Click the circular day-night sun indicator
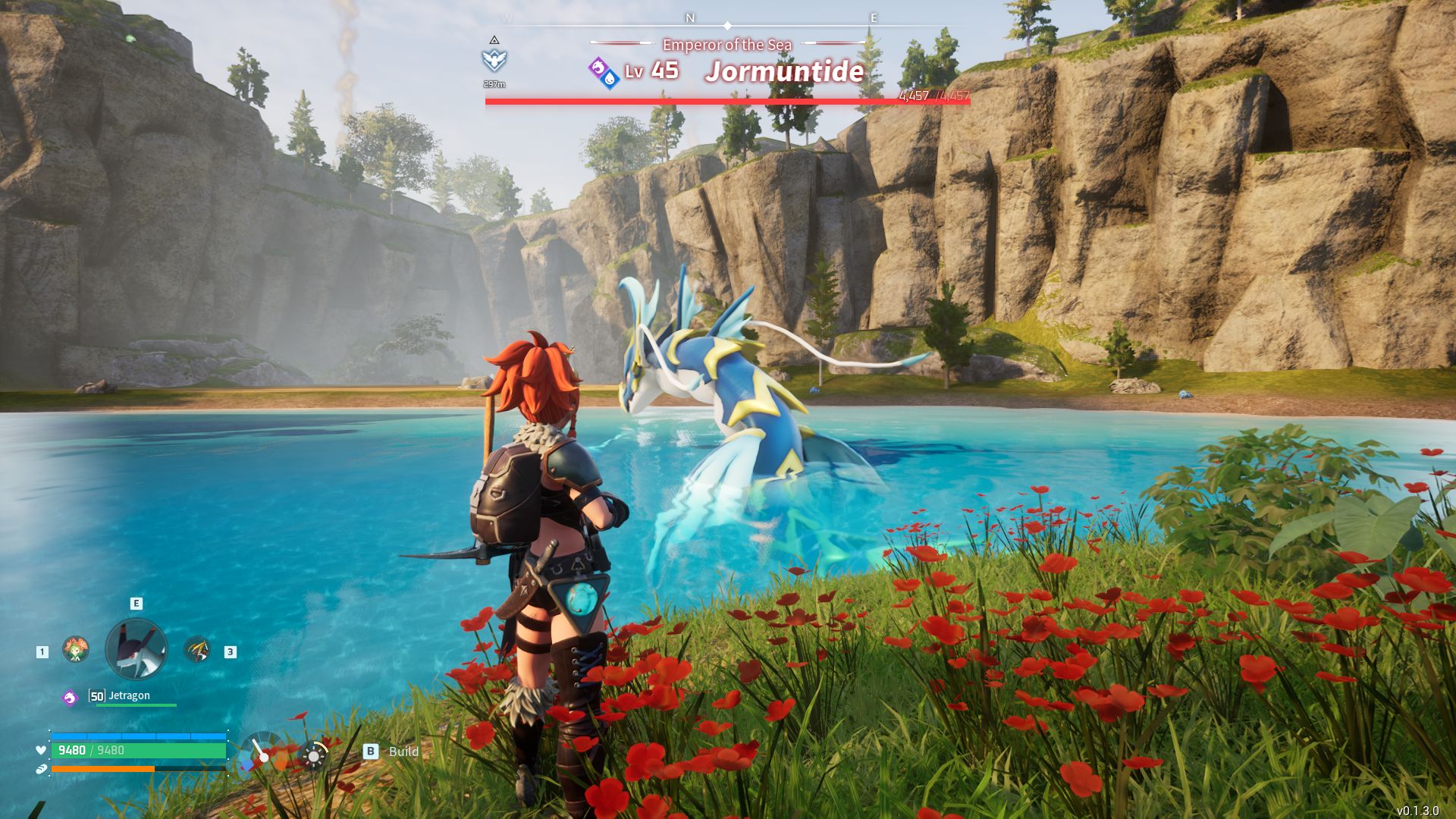Viewport: 1456px width, 819px height. click(313, 755)
